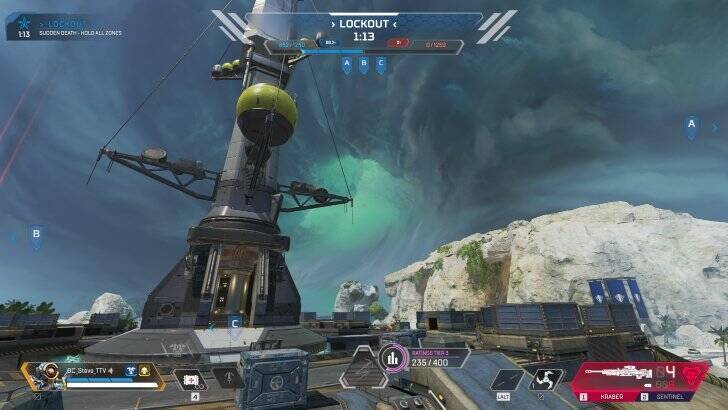728x410 pixels.
Task: Activate the spiral tactical ability icon
Action: coord(547,380)
